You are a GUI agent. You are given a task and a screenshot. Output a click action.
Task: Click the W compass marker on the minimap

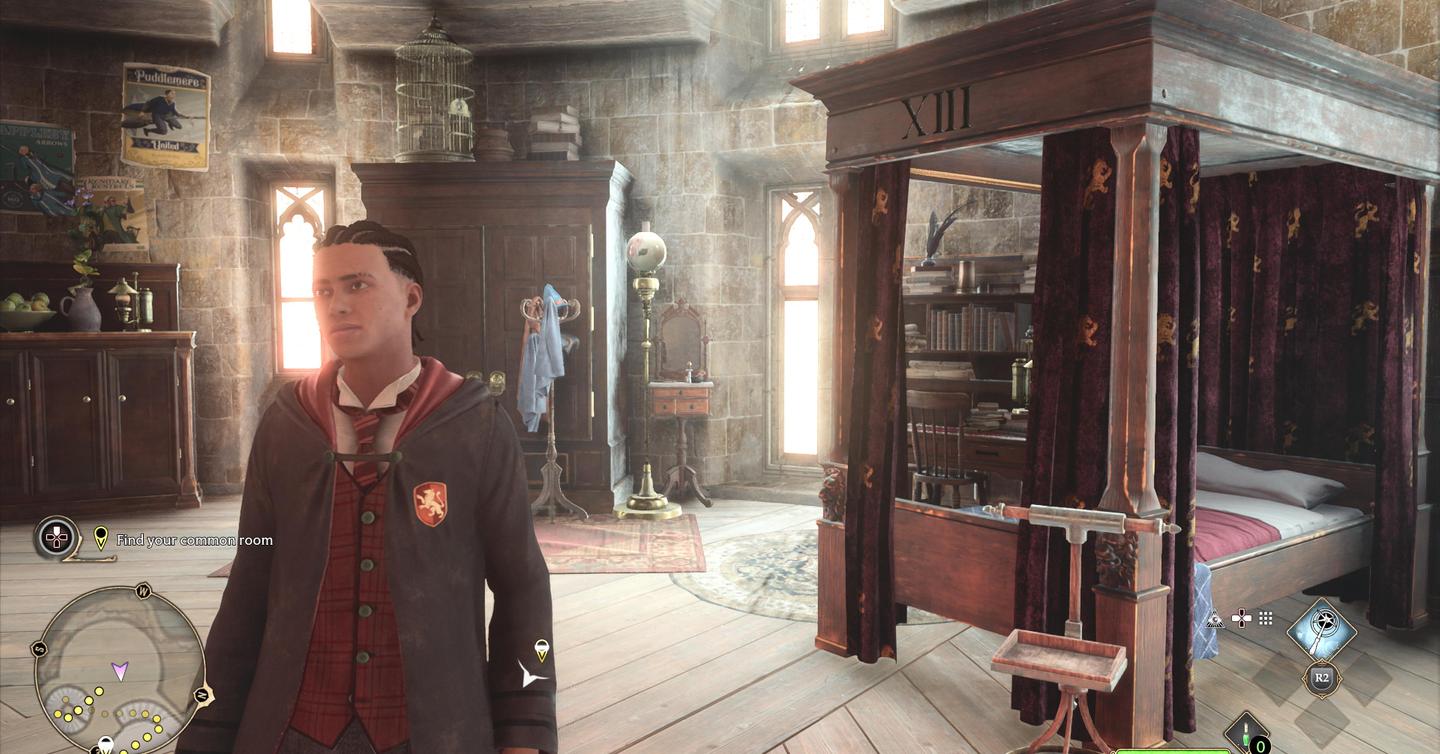tap(143, 590)
